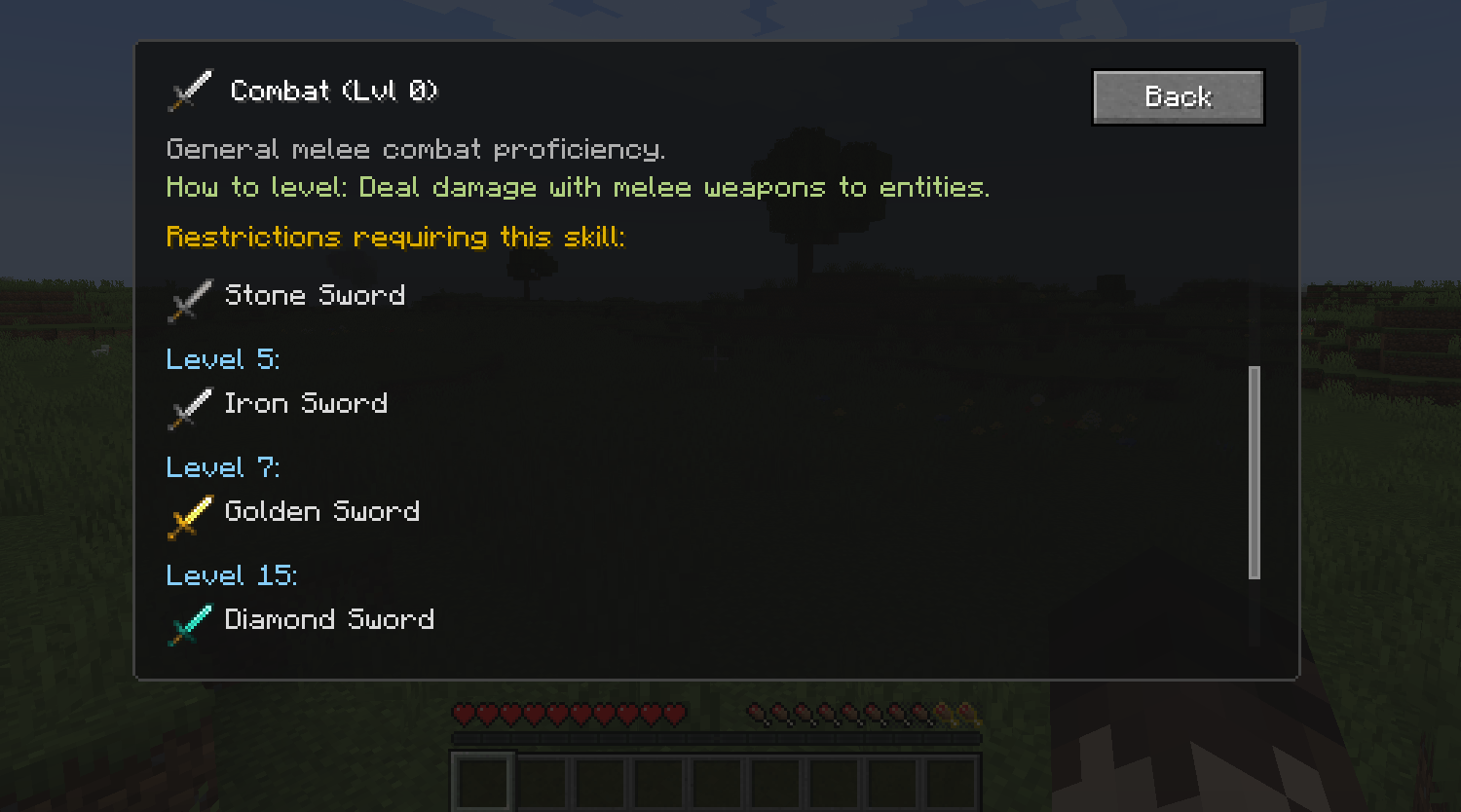The height and width of the screenshot is (812, 1461).
Task: Expand the Level 5 section
Action: (222, 358)
